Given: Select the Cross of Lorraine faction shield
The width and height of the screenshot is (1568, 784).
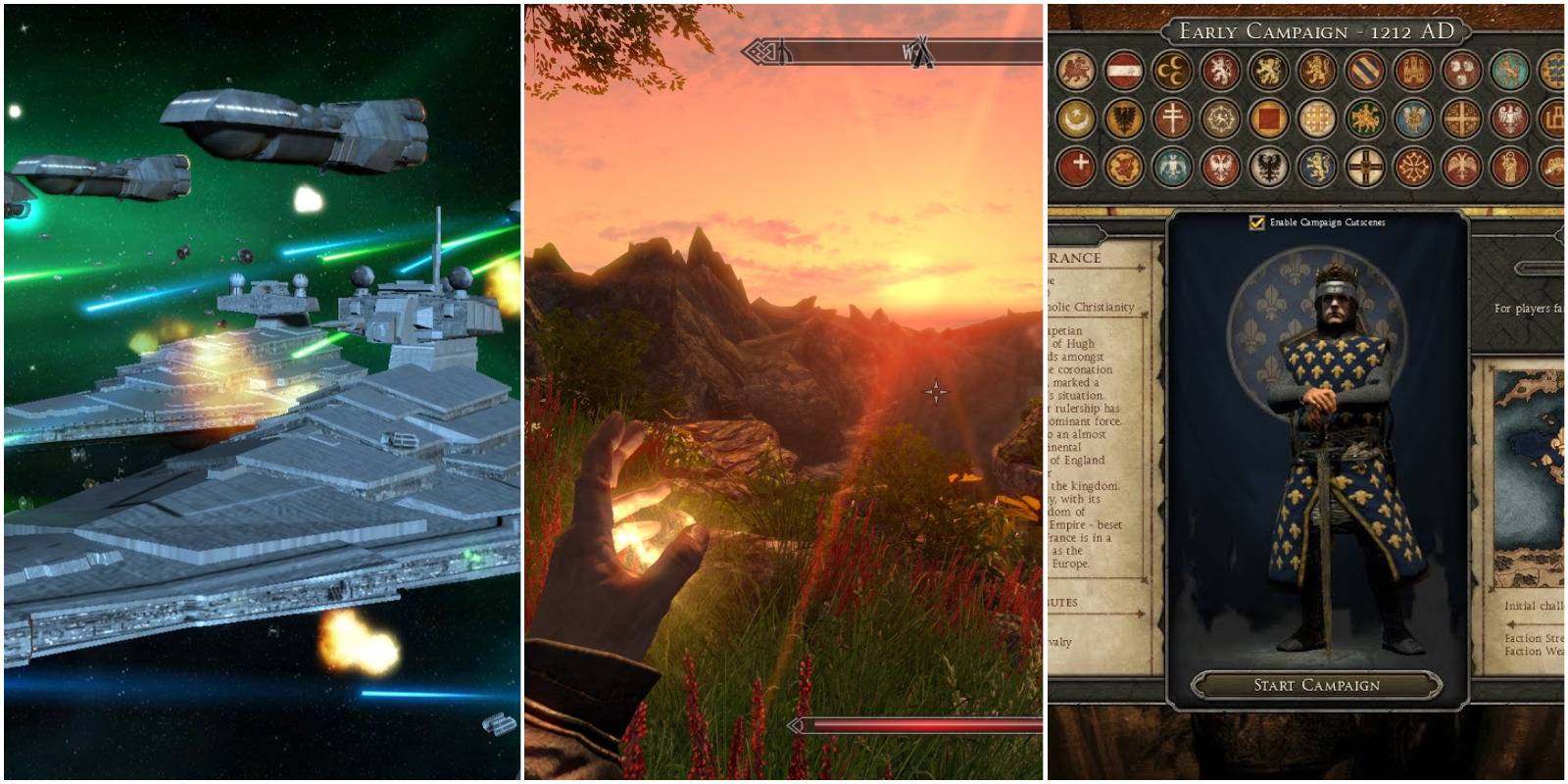Looking at the screenshot, I should [x=1174, y=118].
